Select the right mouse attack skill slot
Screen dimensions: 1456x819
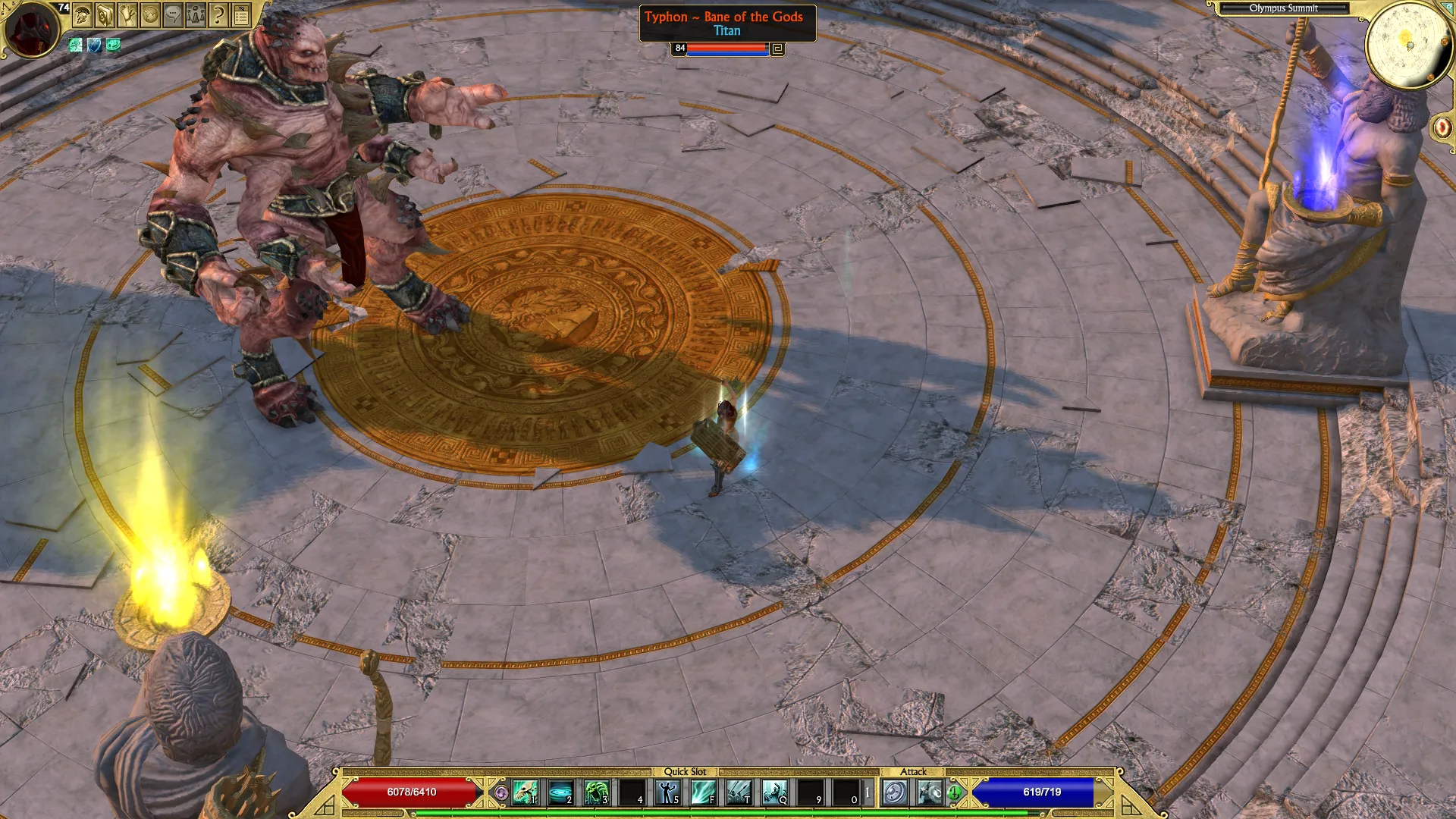click(x=930, y=792)
